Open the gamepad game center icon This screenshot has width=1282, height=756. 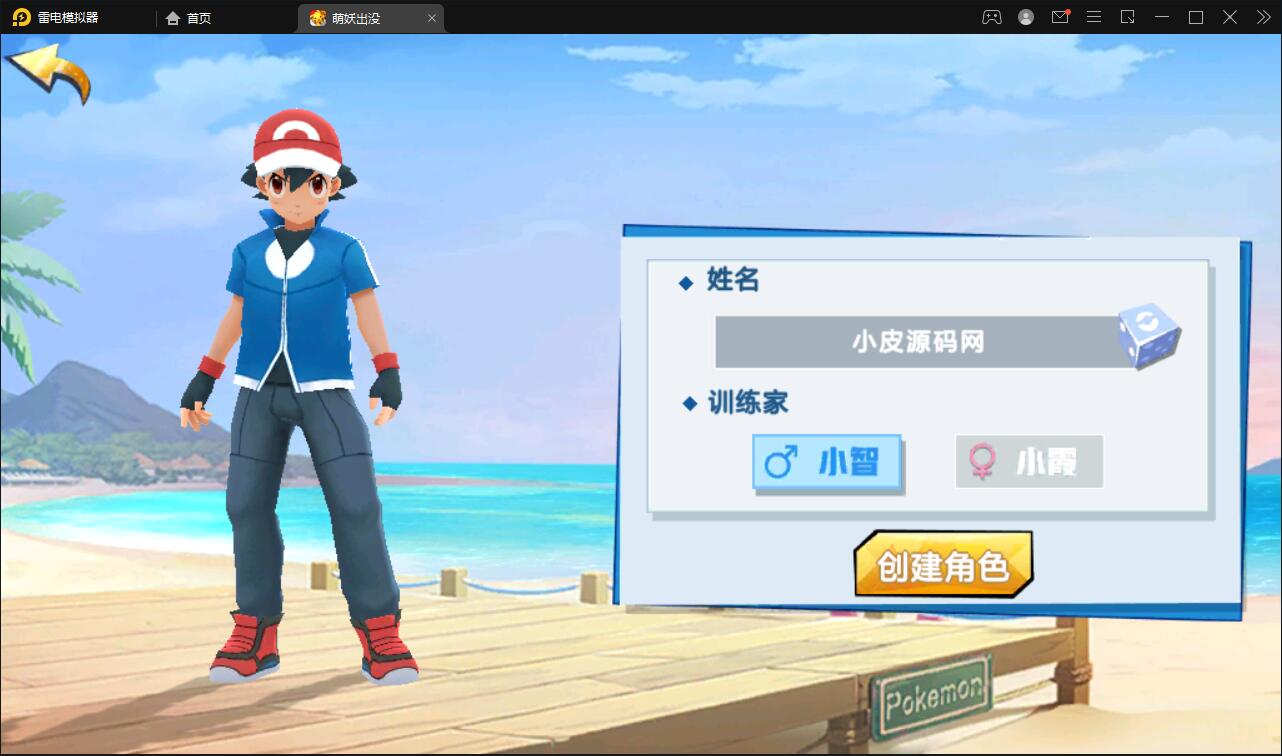pos(991,17)
